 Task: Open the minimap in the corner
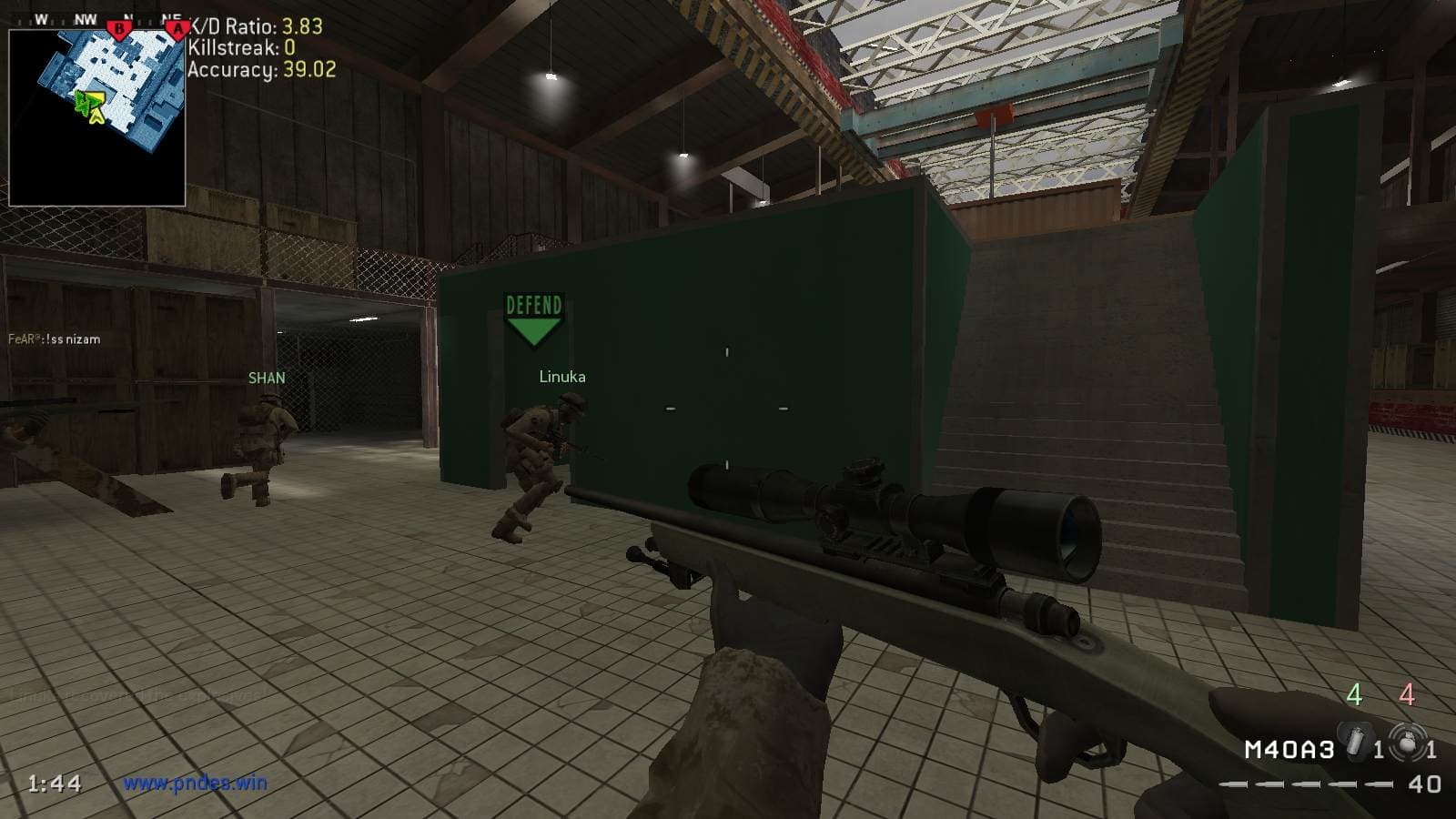97,116
